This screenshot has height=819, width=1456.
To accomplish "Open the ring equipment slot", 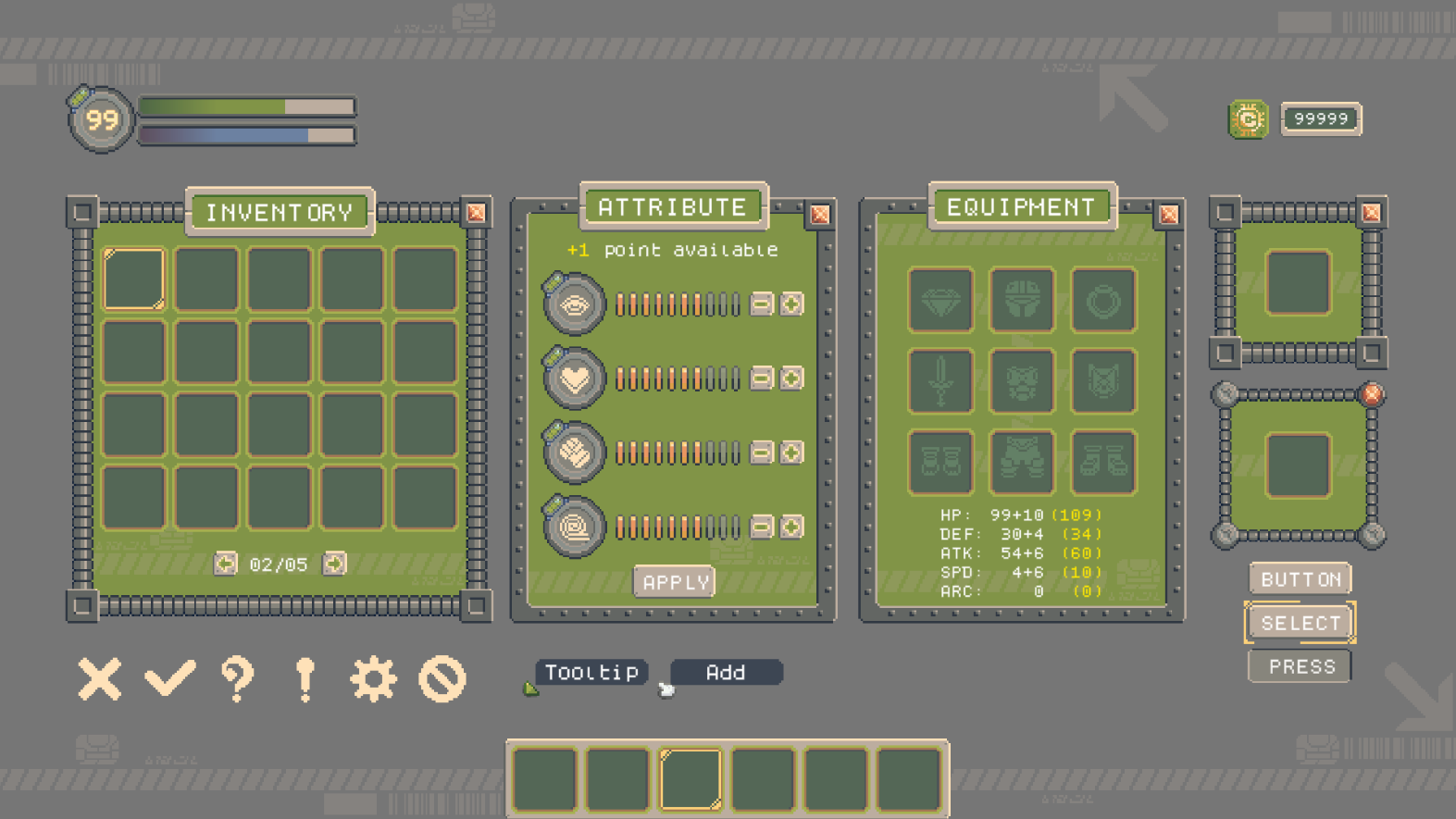I will (x=1102, y=302).
